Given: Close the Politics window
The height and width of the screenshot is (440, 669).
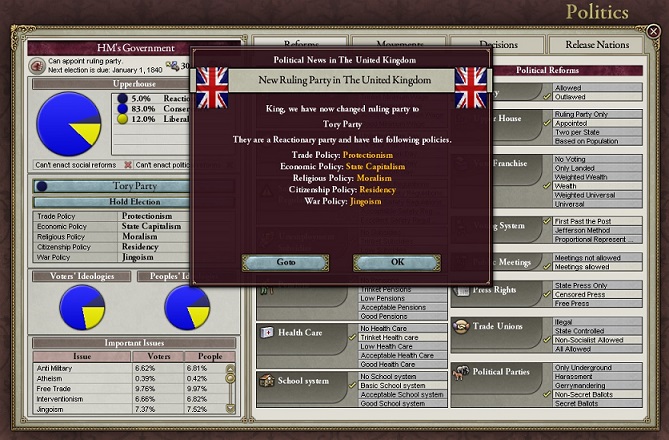Looking at the screenshot, I should click(x=654, y=31).
